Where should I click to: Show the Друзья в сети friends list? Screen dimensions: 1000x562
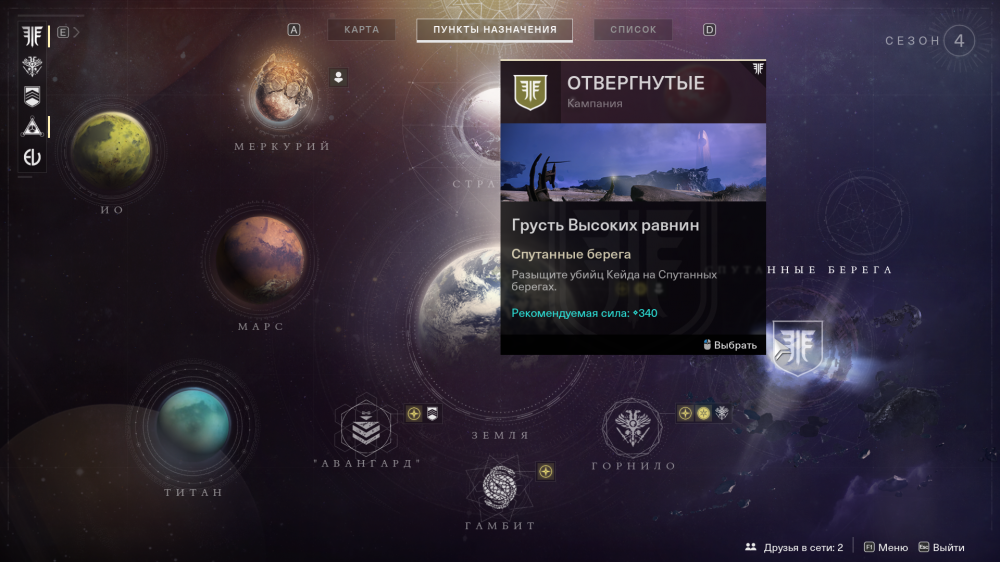pyautogui.click(x=794, y=547)
